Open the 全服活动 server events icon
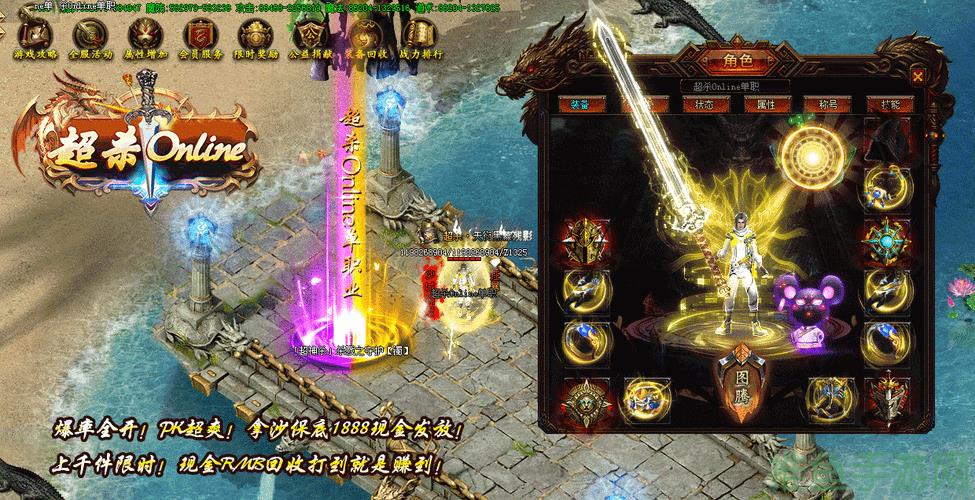 [x=86, y=38]
